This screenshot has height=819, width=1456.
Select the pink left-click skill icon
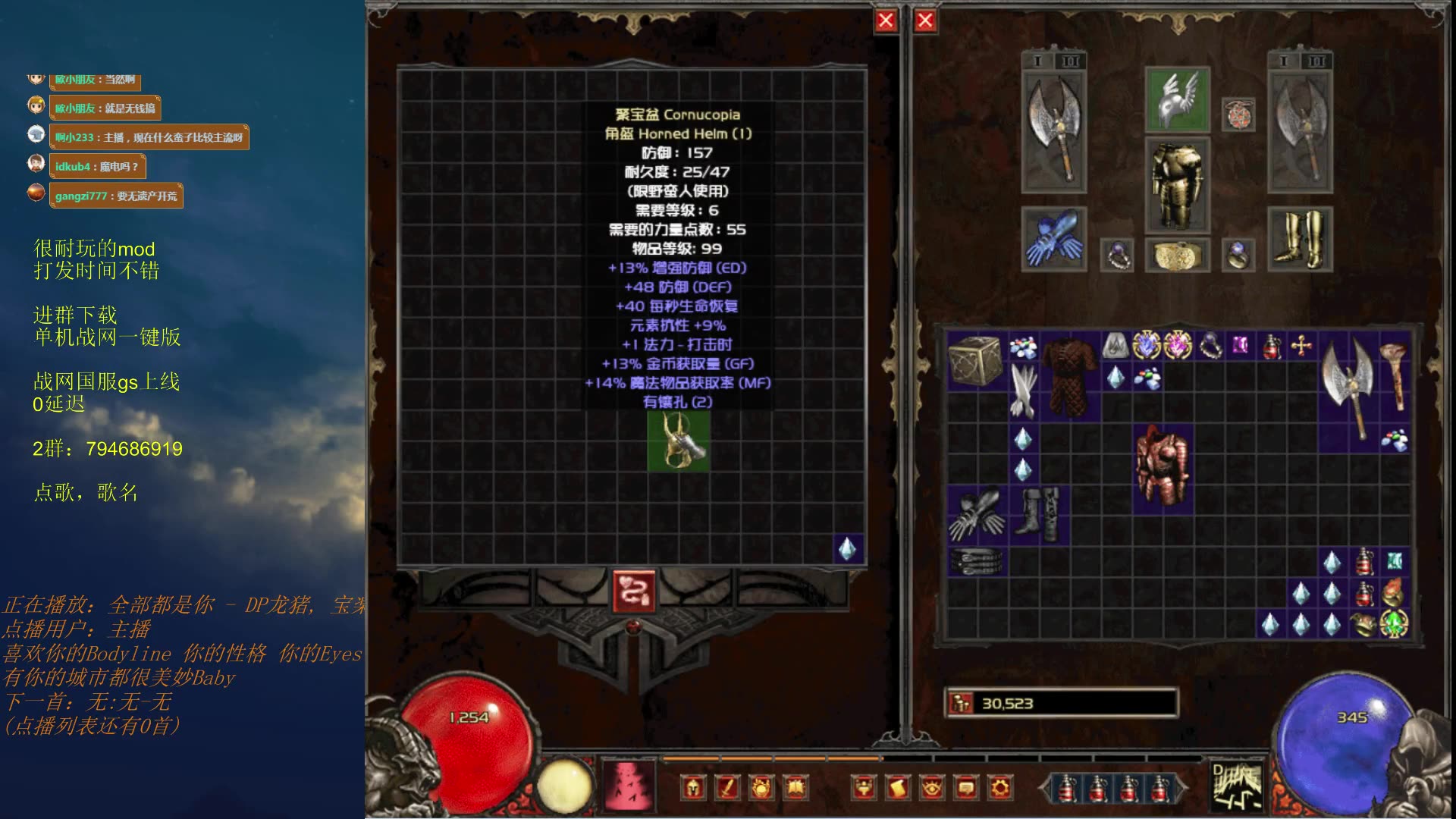[627, 784]
